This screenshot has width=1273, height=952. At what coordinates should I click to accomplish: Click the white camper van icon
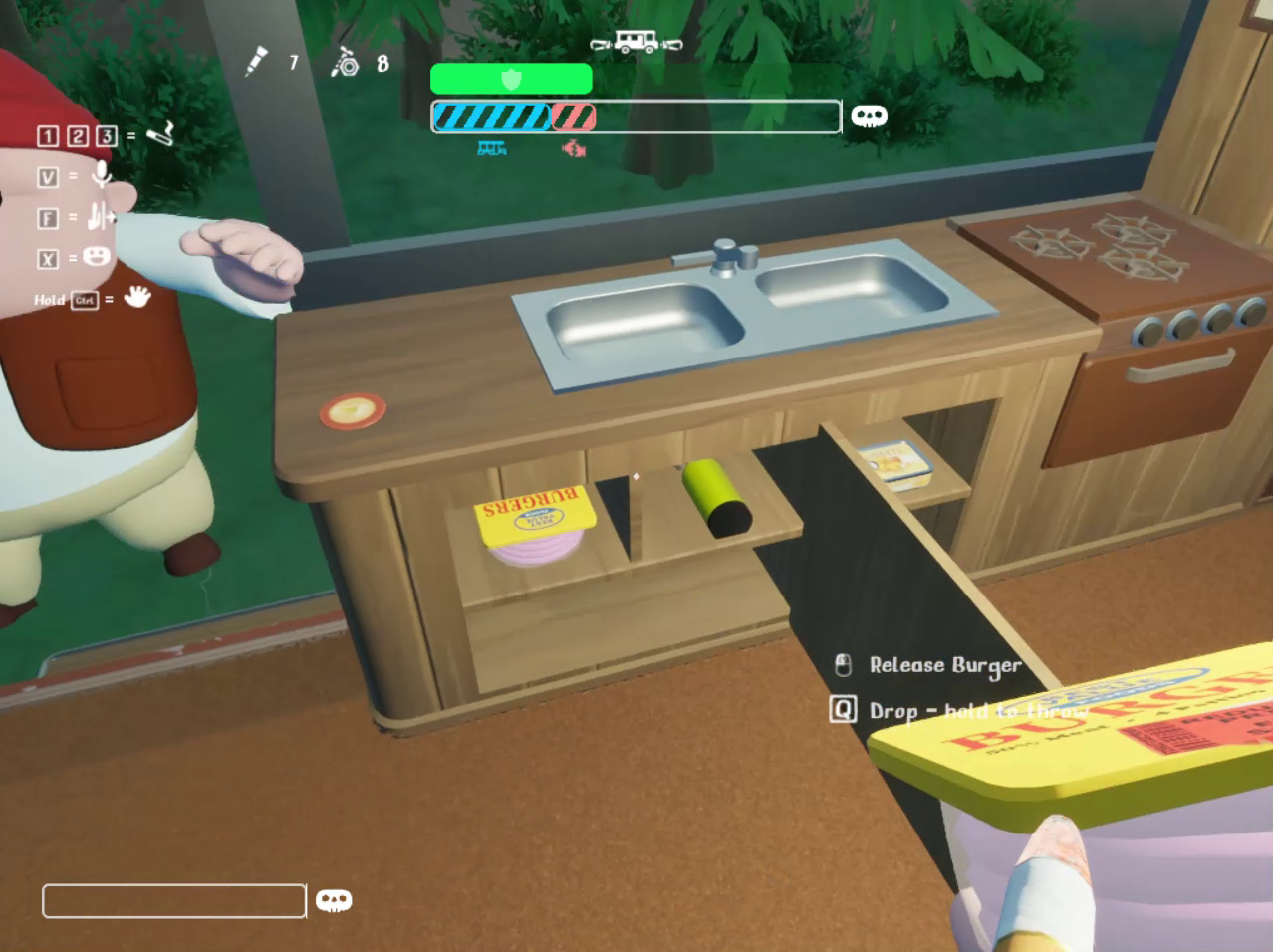point(636,43)
